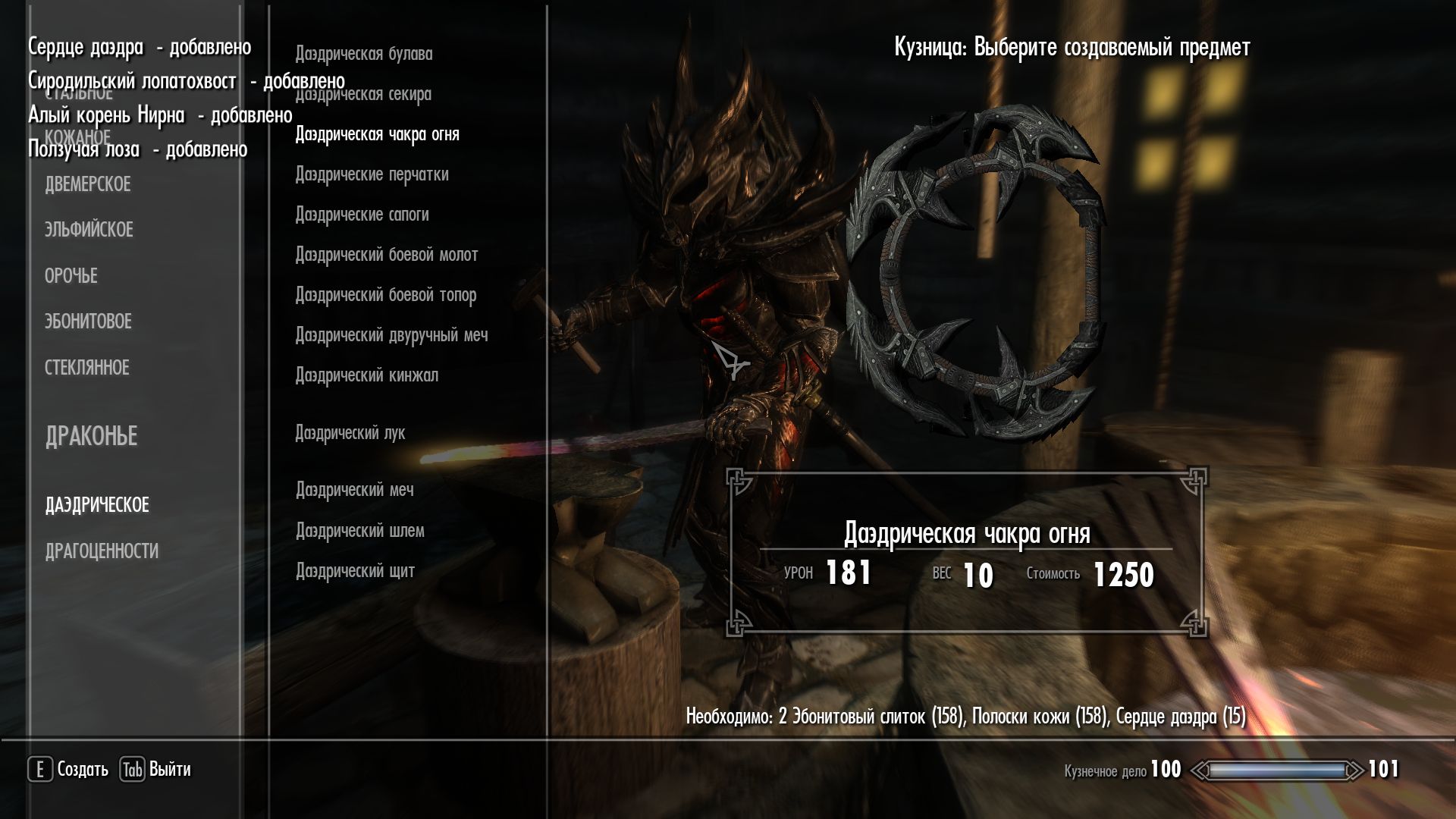
Task: Pick Даэдрические перчатки in the list
Action: click(x=372, y=174)
